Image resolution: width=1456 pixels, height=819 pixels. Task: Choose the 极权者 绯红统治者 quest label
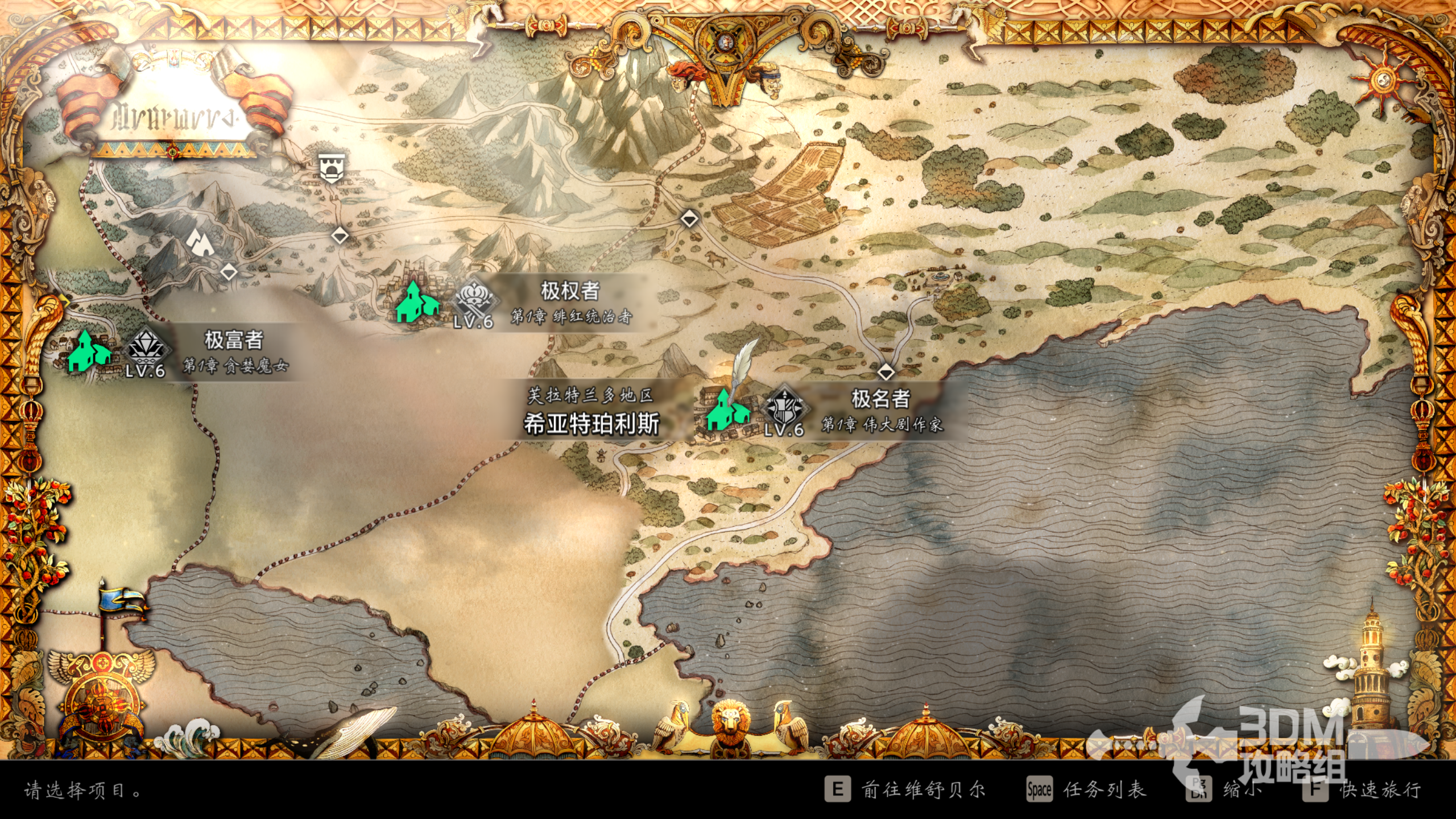point(570,303)
